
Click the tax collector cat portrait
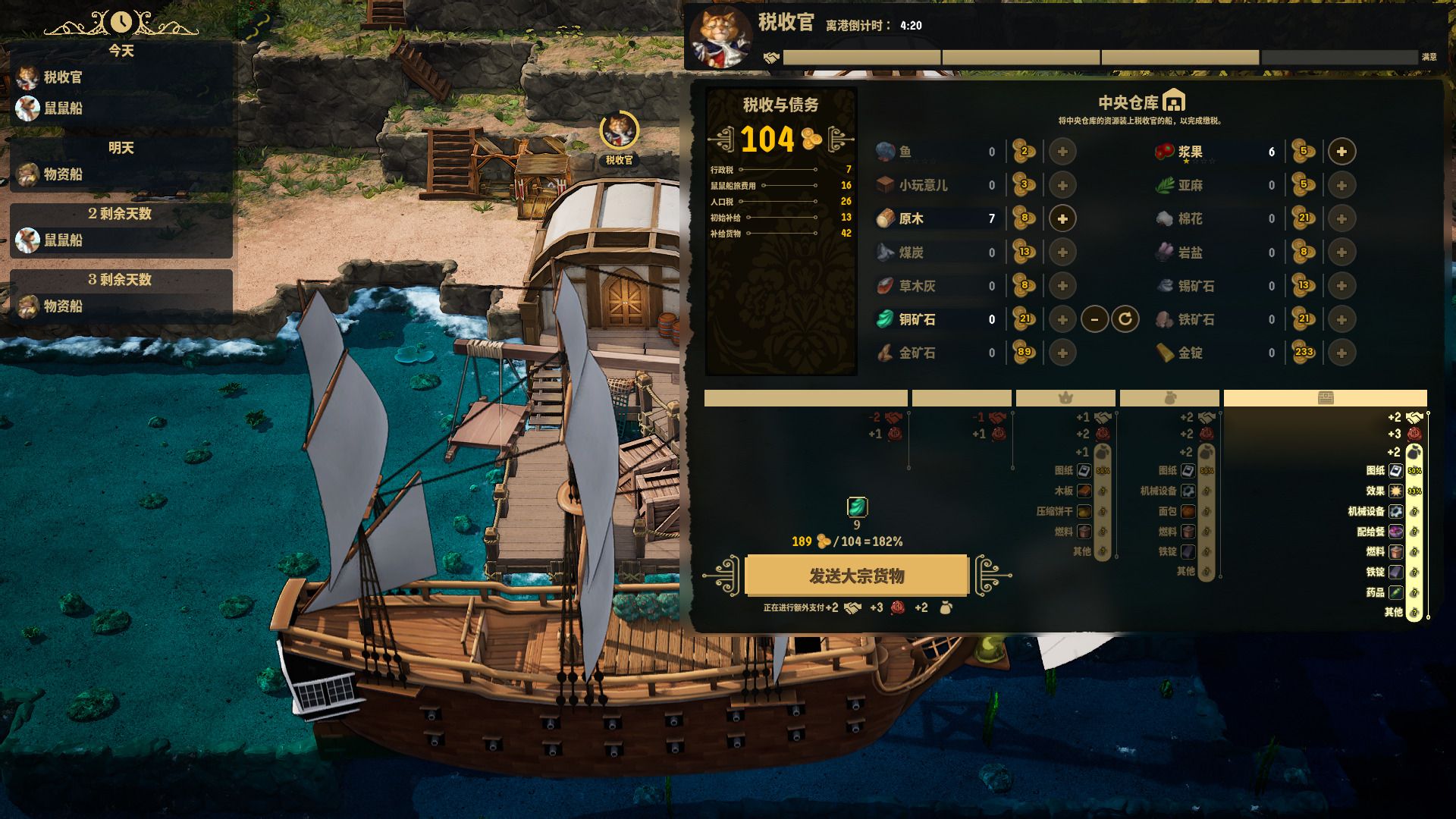pyautogui.click(x=720, y=36)
